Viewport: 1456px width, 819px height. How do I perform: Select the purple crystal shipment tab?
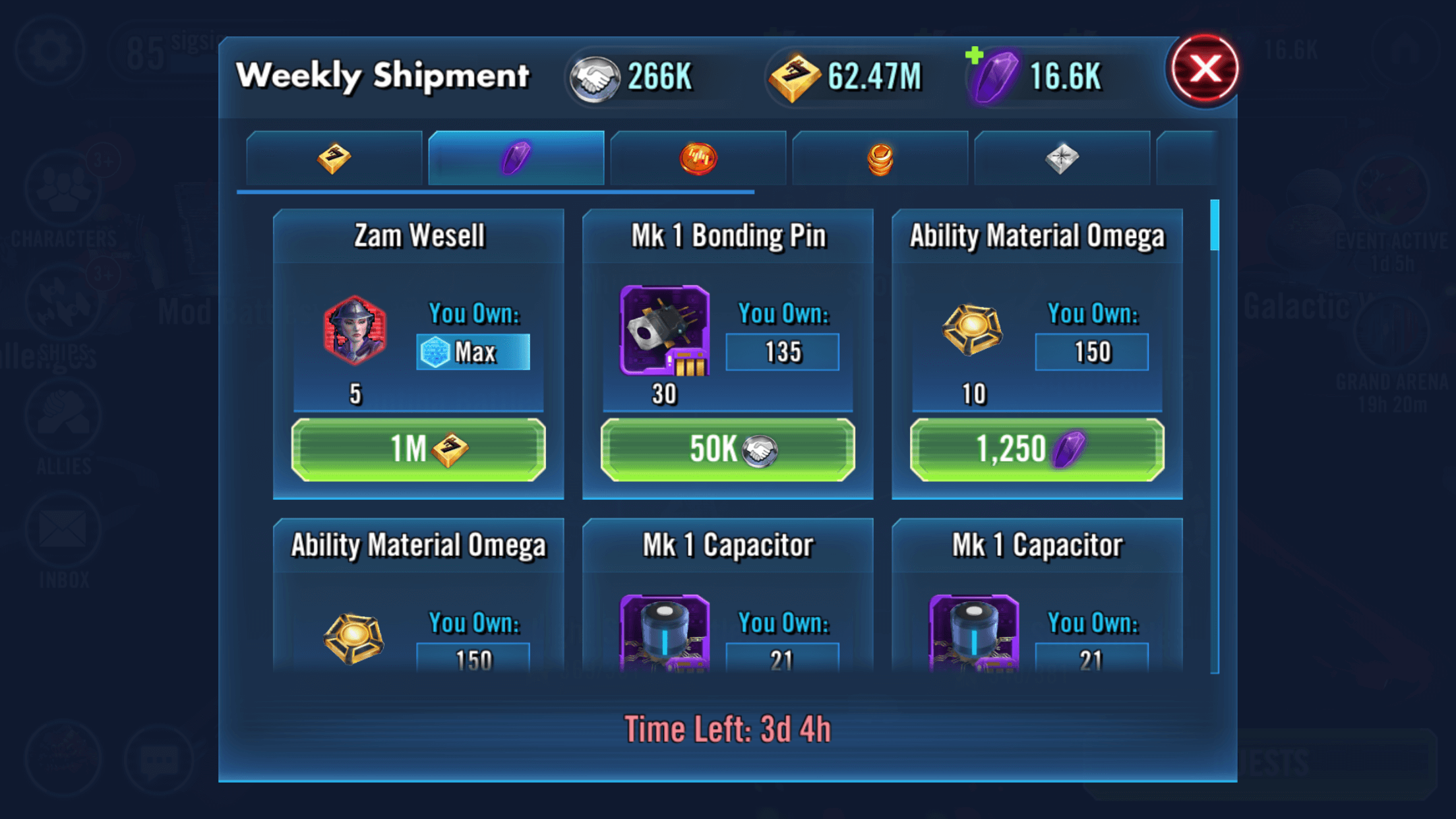coord(516,158)
